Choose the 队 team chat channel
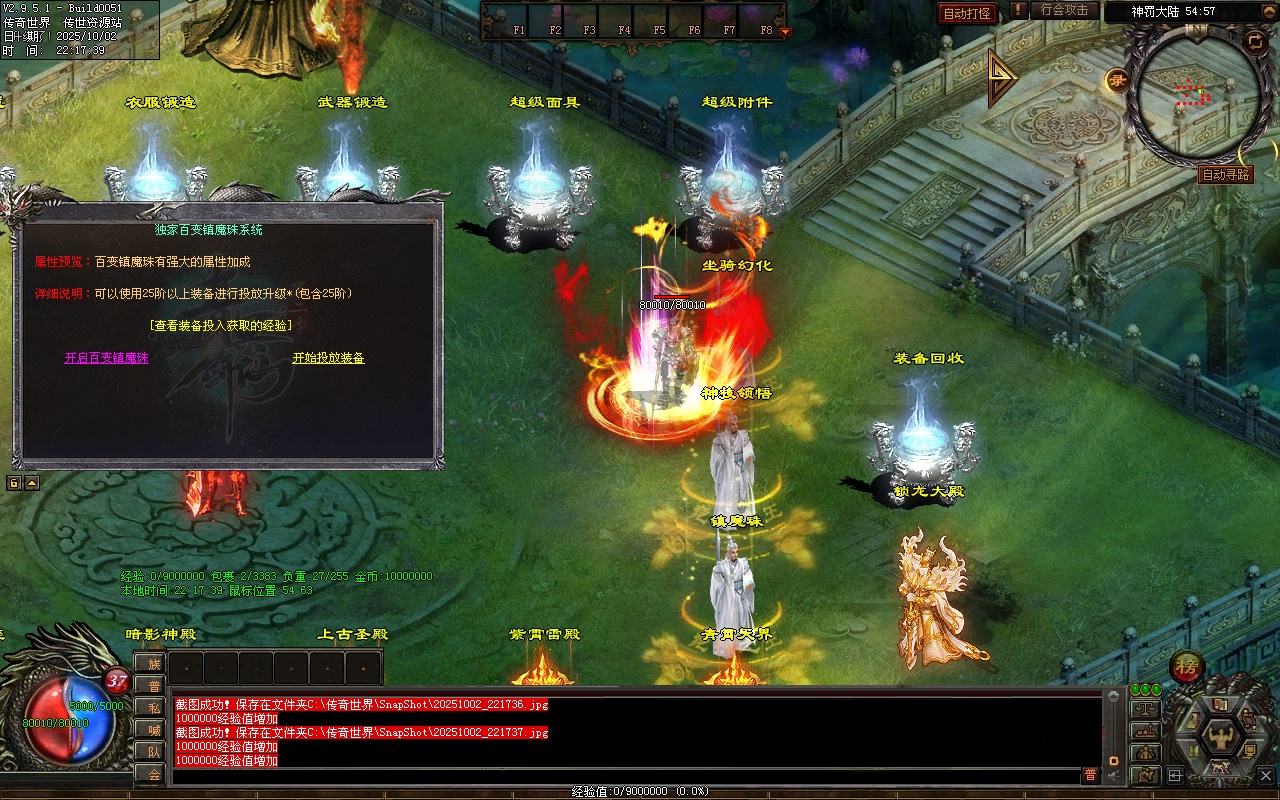The image size is (1280, 800). pos(154,751)
